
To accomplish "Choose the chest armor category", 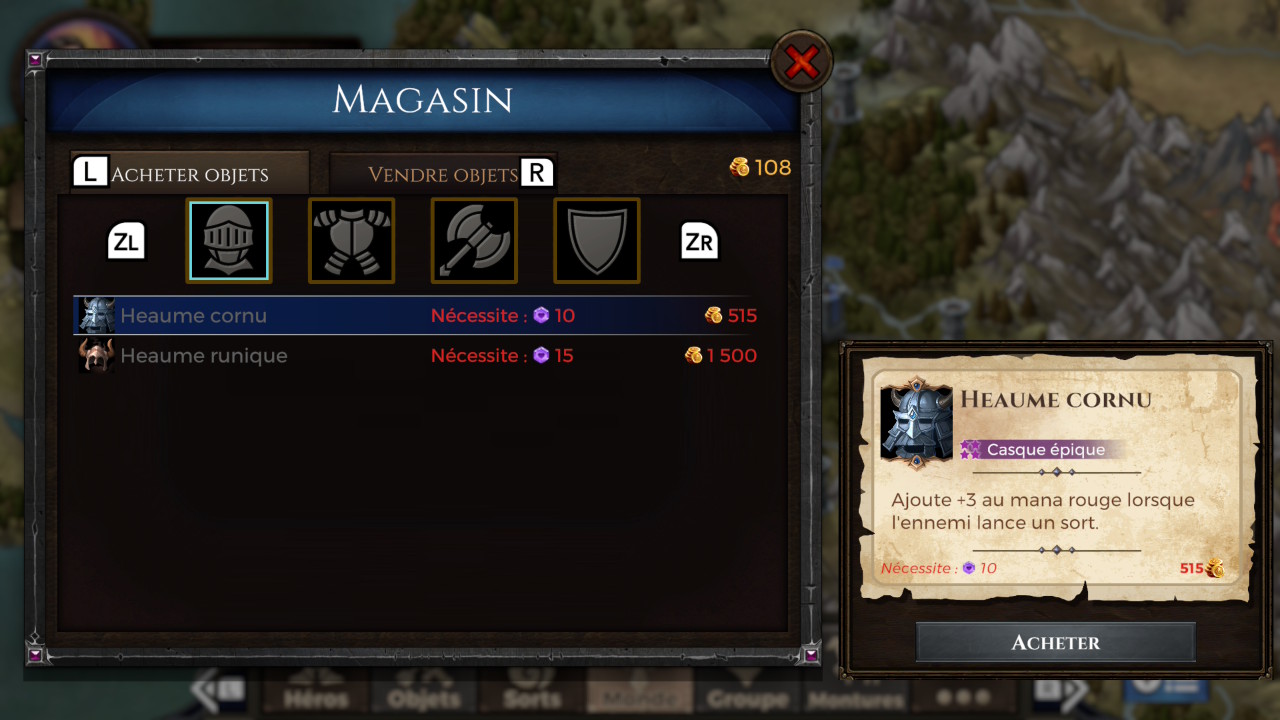I will [x=351, y=241].
